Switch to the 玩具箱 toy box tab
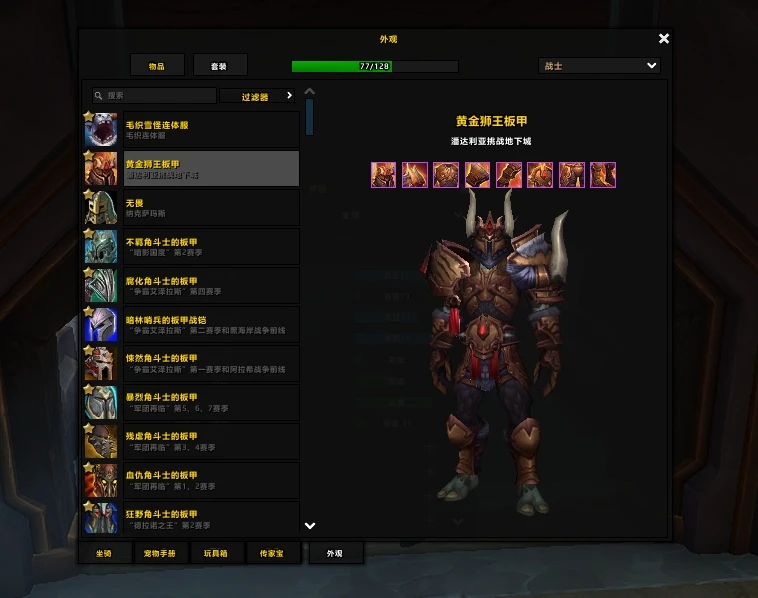758x598 pixels. point(216,553)
